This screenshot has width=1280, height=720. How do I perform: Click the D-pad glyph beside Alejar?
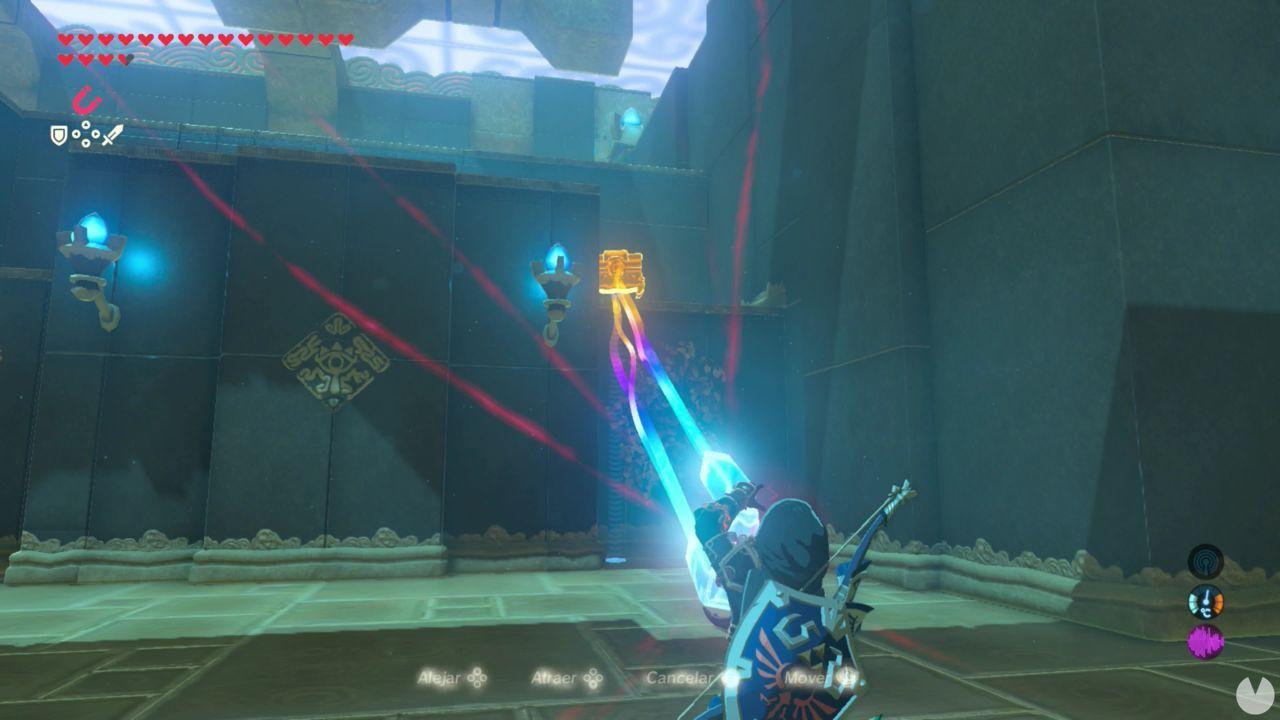coord(477,679)
